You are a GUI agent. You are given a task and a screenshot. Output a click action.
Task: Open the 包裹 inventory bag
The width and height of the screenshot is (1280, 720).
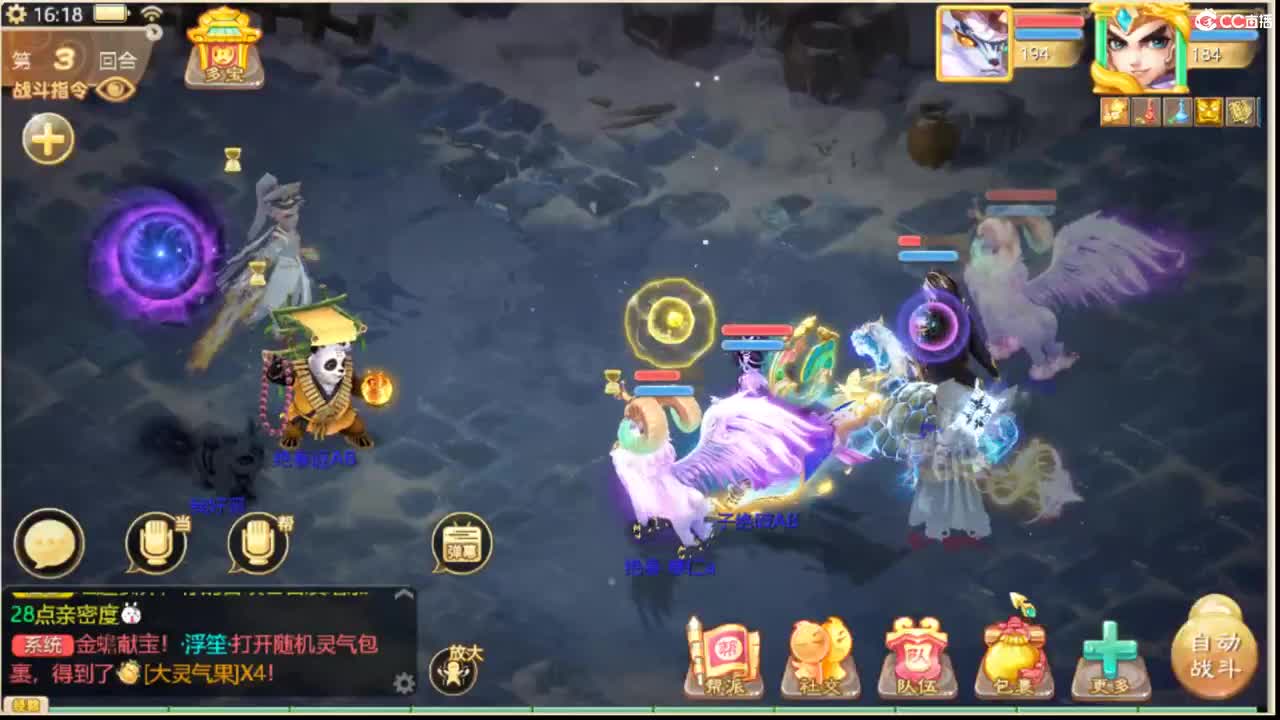[1013, 655]
